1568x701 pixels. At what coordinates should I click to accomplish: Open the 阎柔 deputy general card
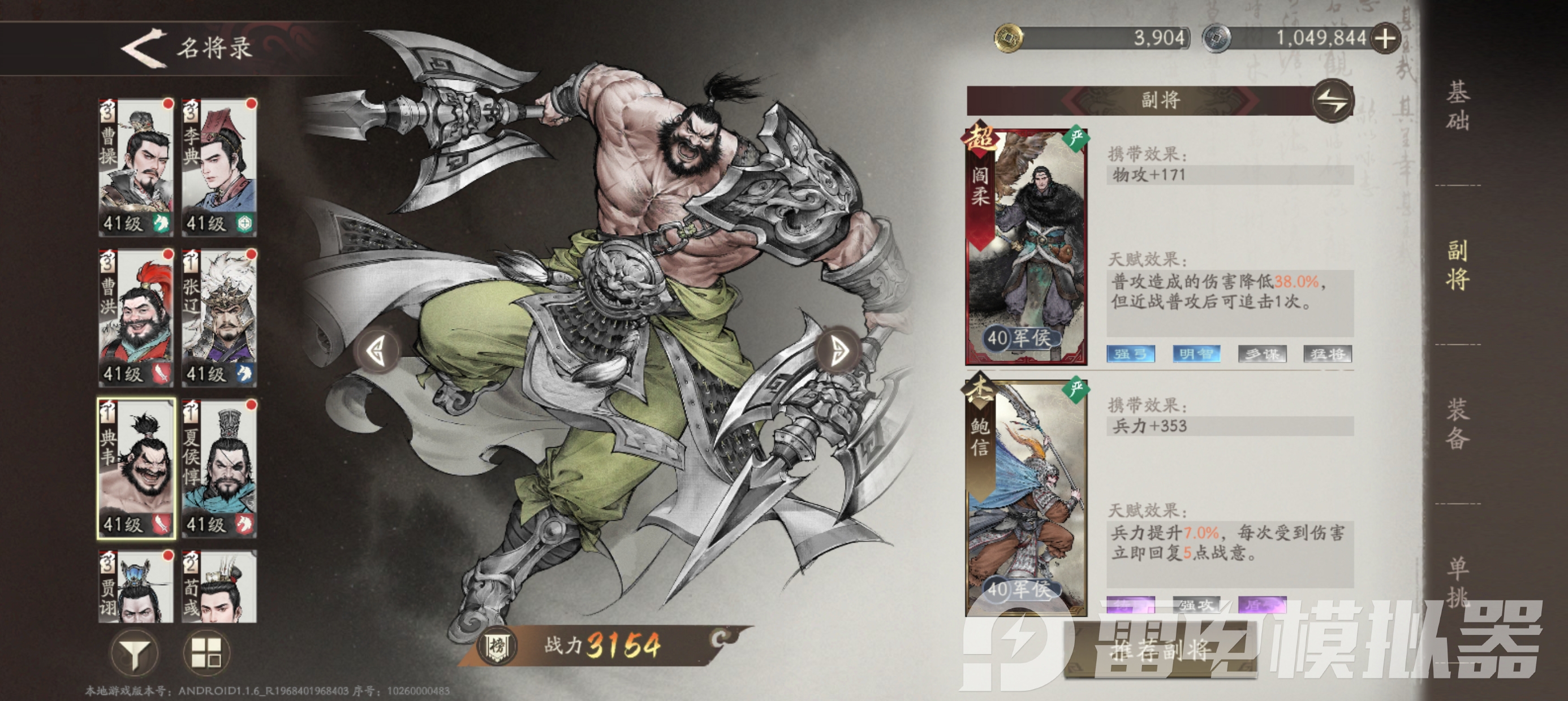point(1026,246)
